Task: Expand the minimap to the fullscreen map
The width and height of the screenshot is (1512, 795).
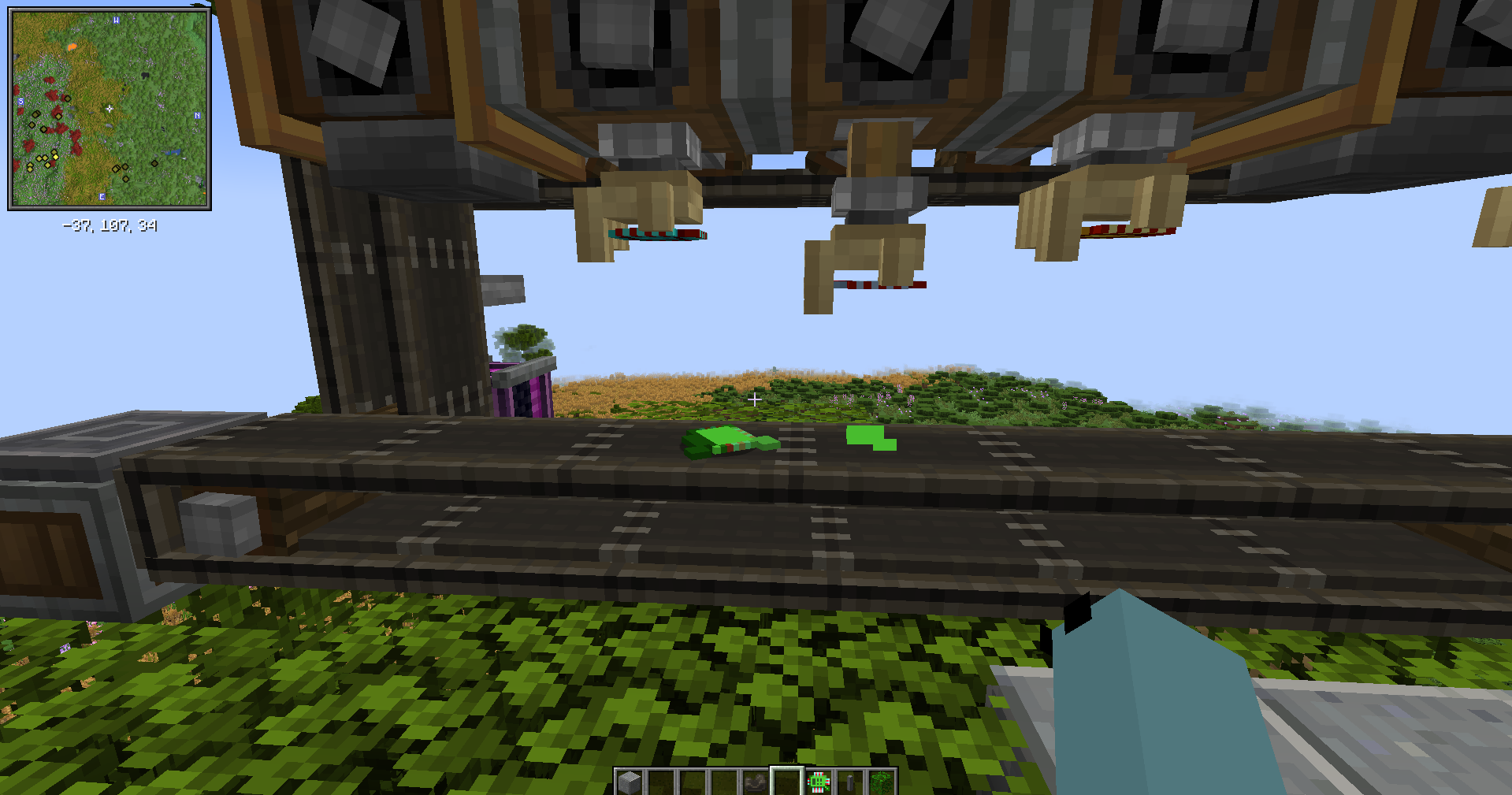Action: [x=110, y=108]
